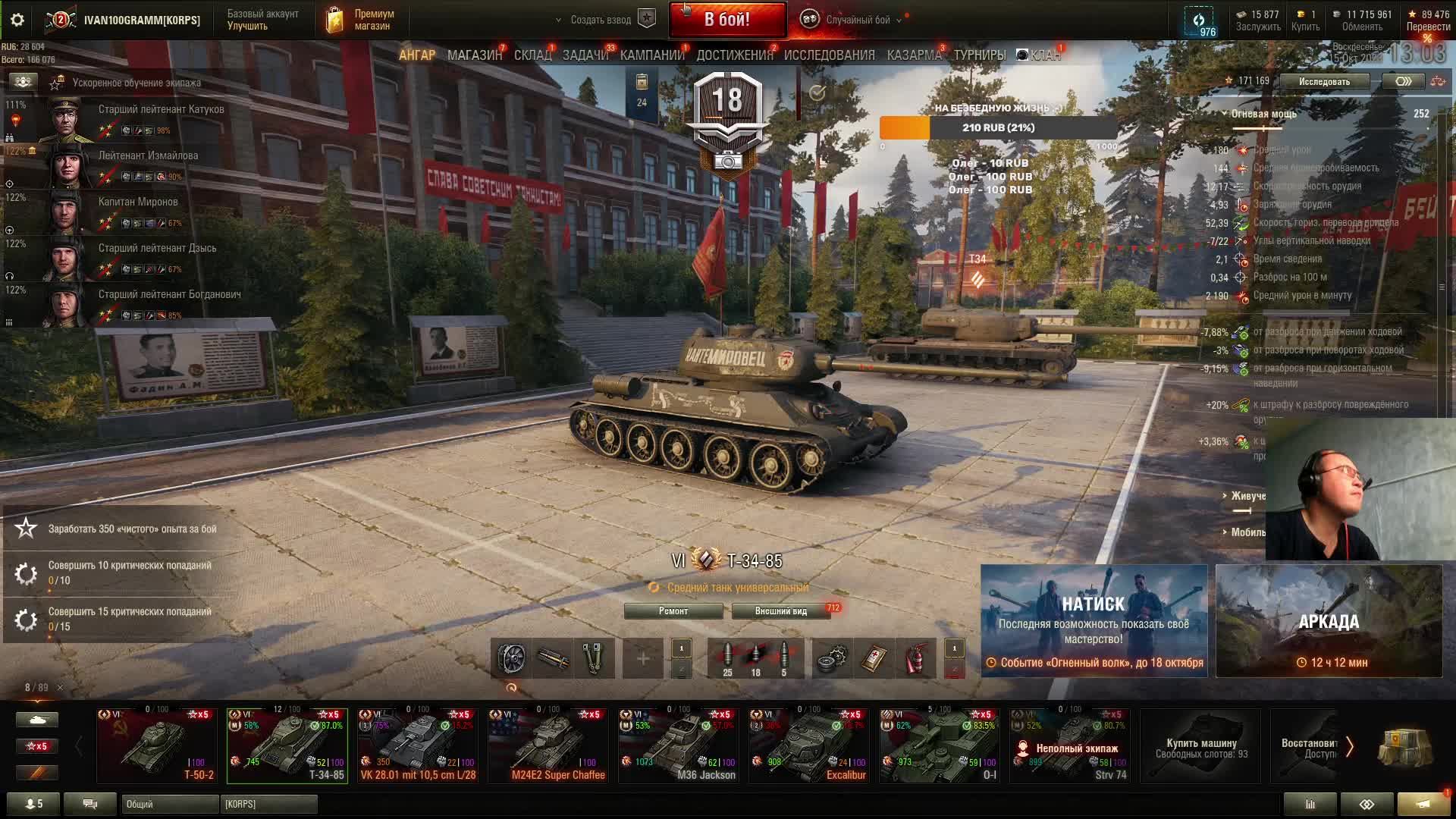Open the «Натиск» event banner

tap(1094, 620)
